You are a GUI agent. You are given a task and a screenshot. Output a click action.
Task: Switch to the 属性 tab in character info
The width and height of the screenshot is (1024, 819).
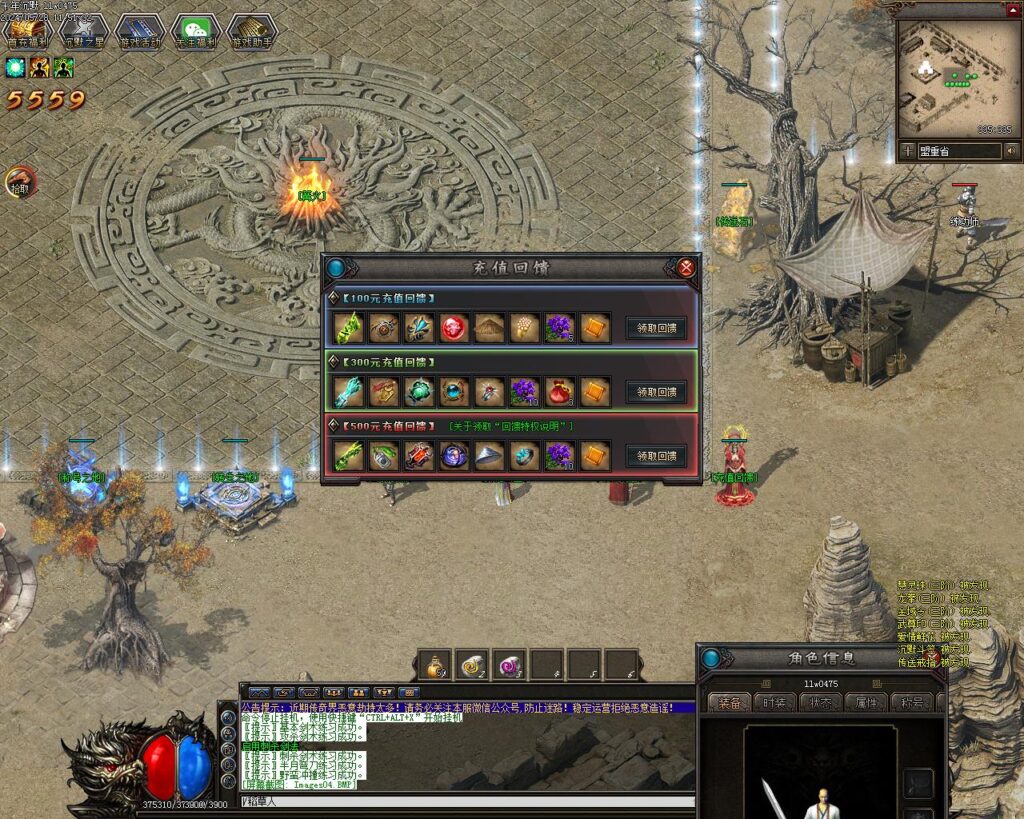865,702
